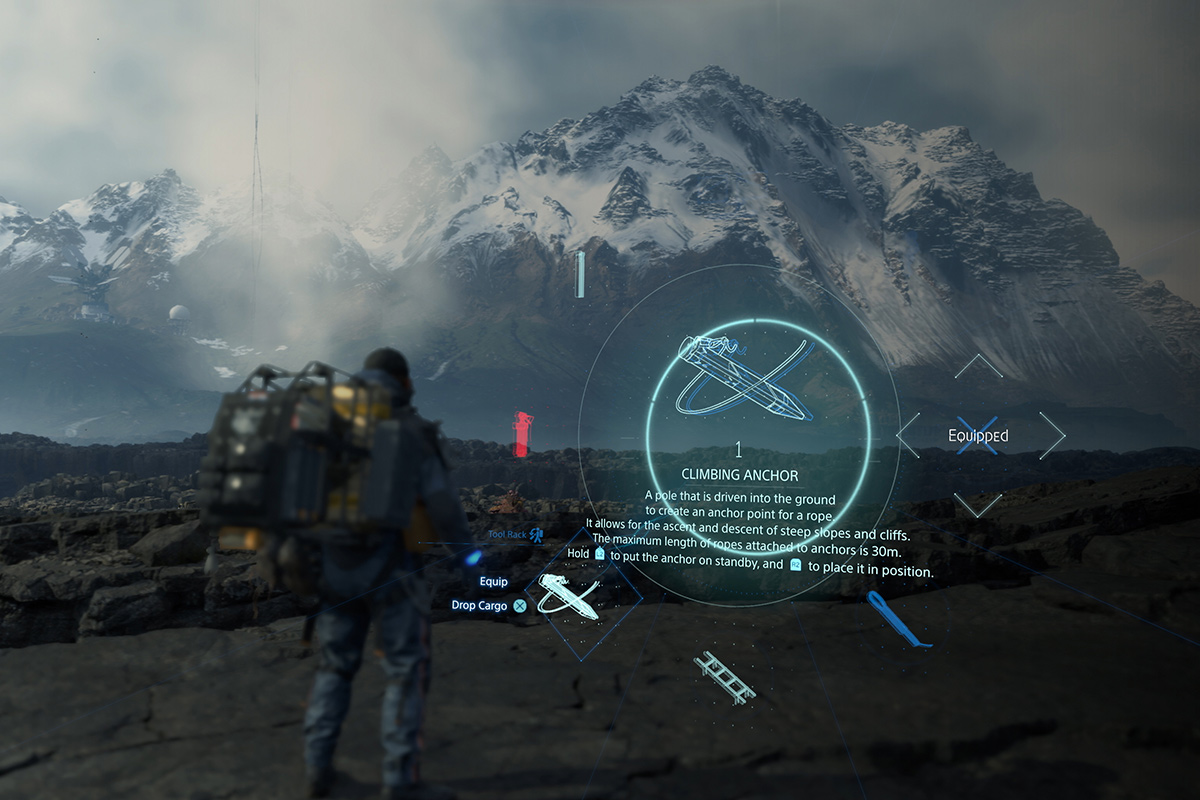Select the Equipped label in the selector
The width and height of the screenshot is (1200, 800).
[978, 435]
